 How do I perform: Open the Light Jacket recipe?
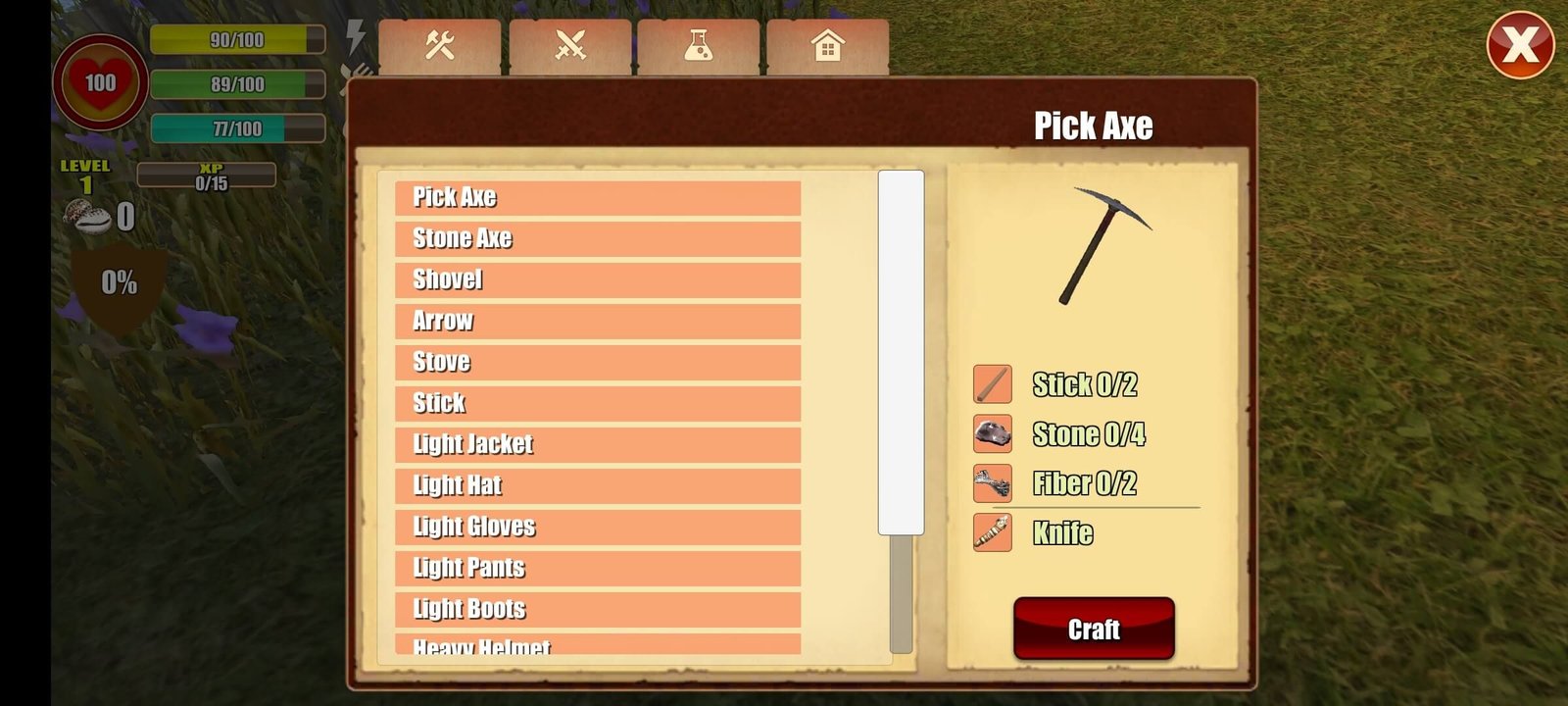pos(597,444)
